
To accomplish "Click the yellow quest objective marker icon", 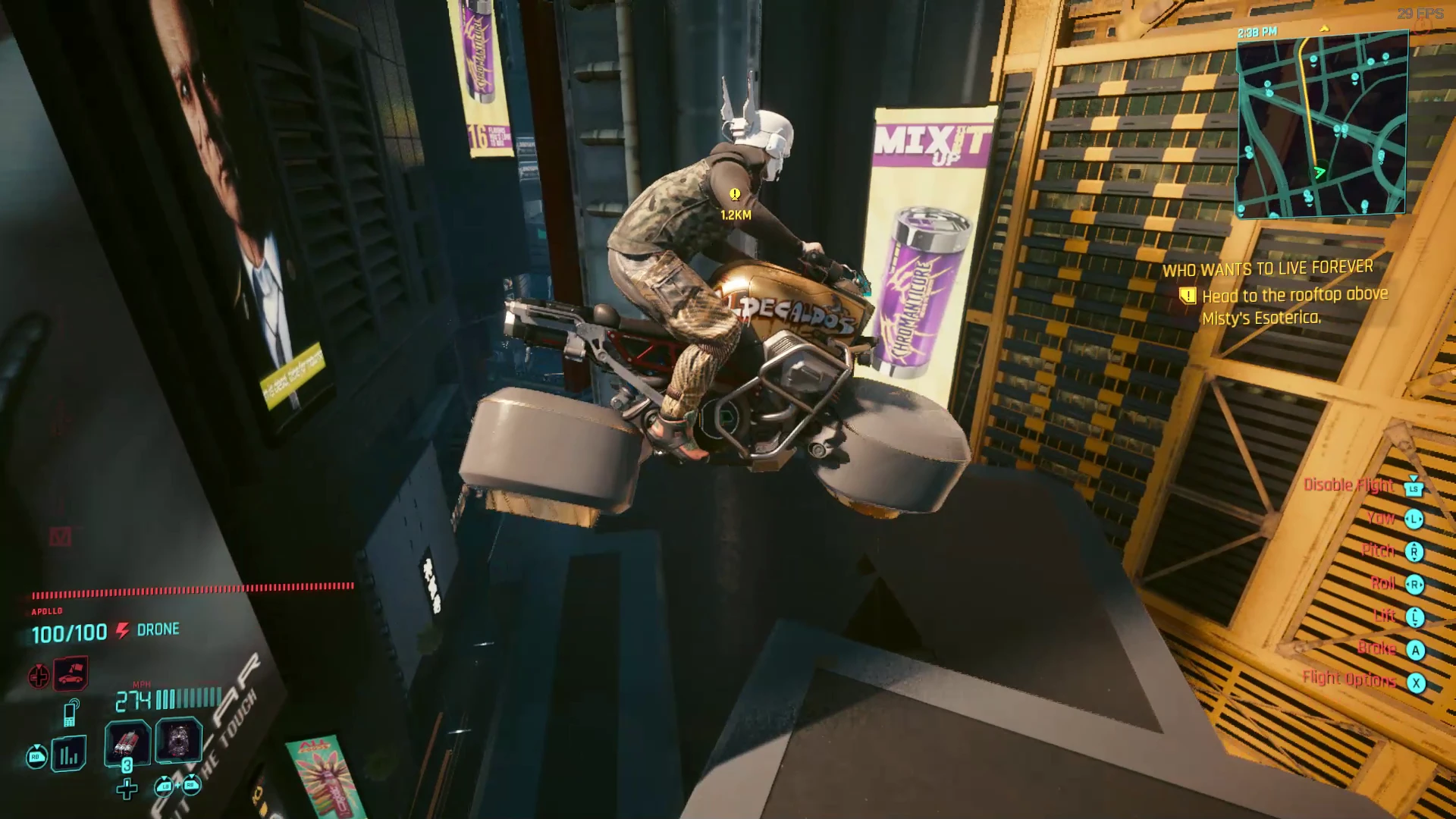I will [x=1188, y=296].
